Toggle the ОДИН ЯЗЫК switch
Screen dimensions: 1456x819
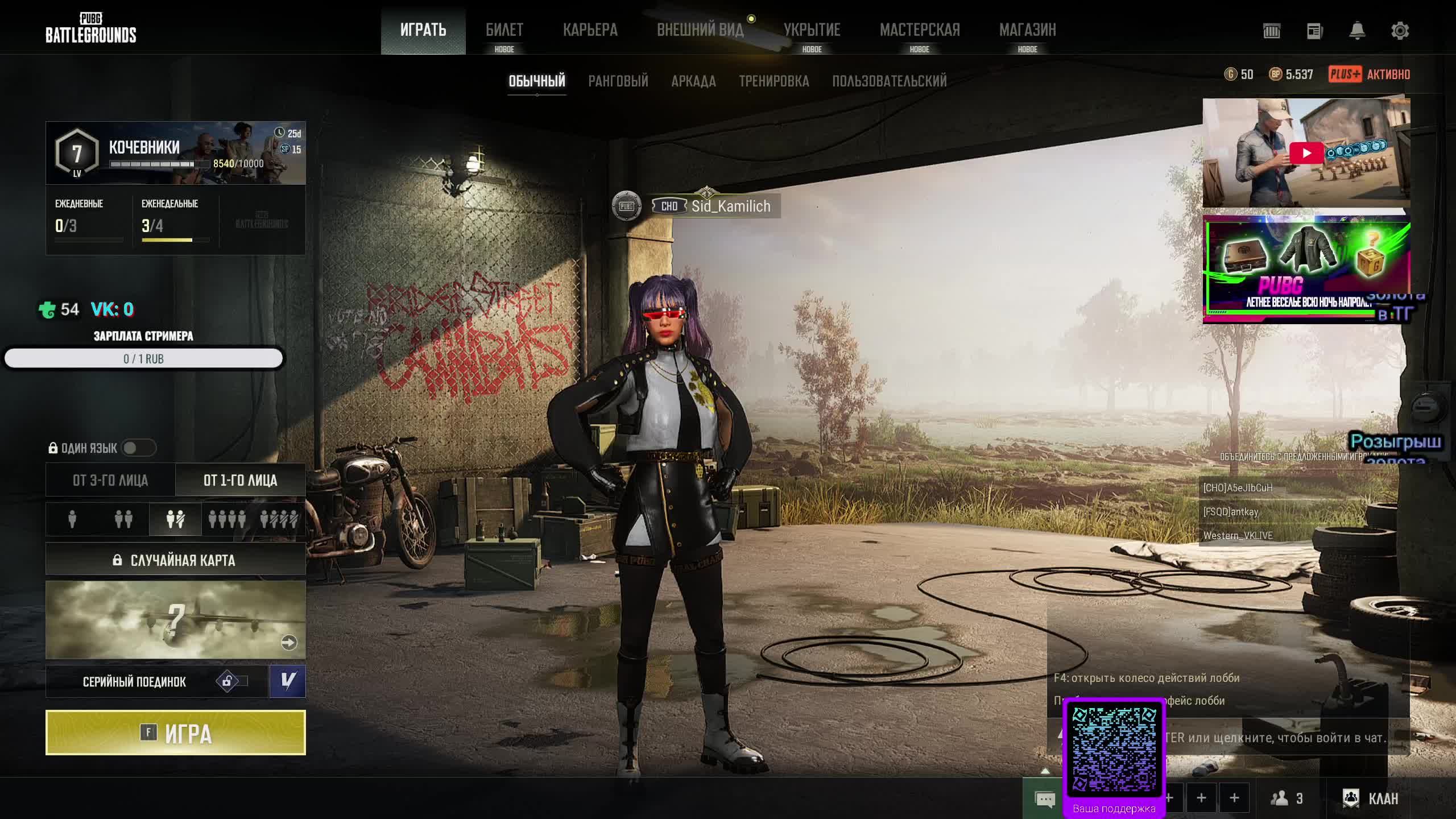[138, 448]
